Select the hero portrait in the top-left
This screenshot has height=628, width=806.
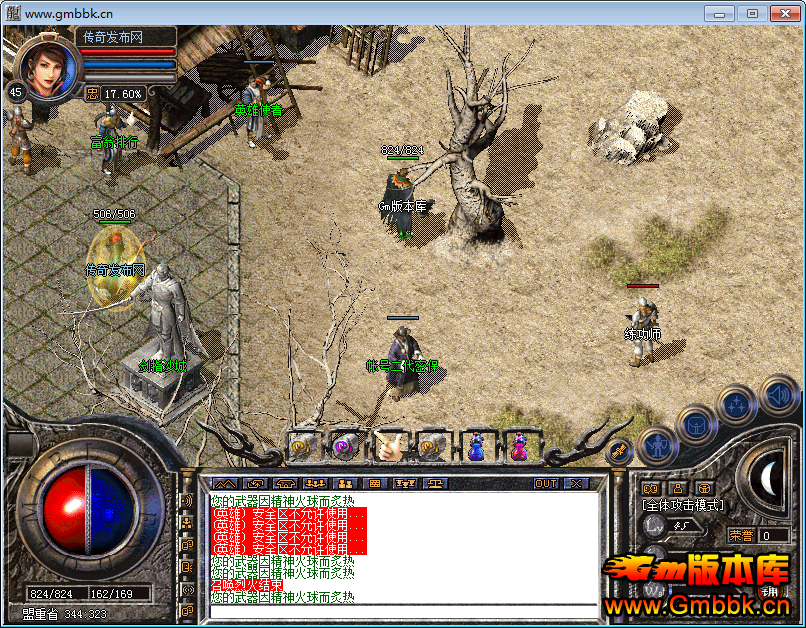[46, 67]
